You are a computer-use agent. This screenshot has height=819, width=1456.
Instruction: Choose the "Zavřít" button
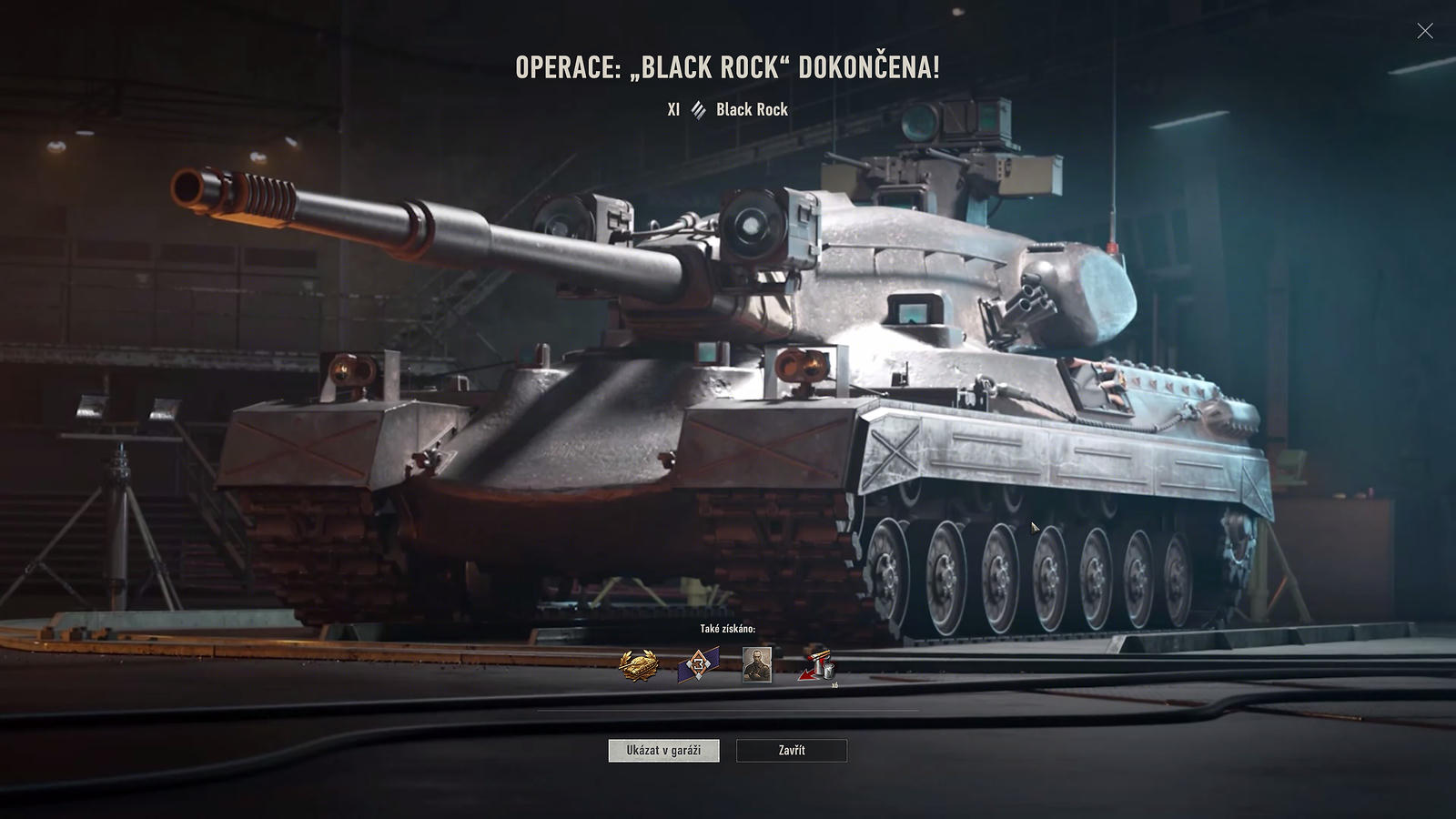(x=791, y=751)
